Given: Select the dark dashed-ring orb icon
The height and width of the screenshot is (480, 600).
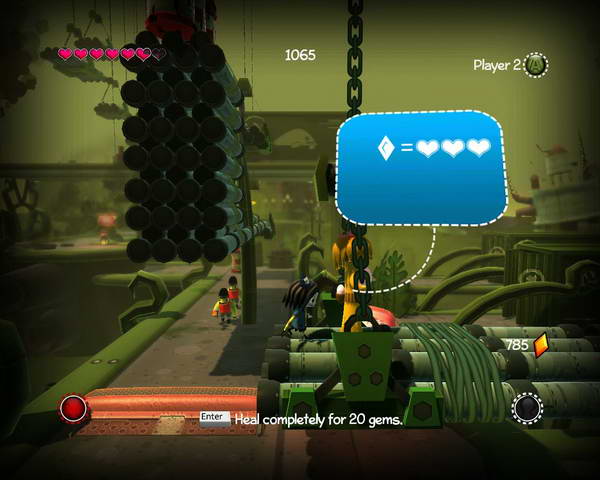Looking at the screenshot, I should coord(527,407).
